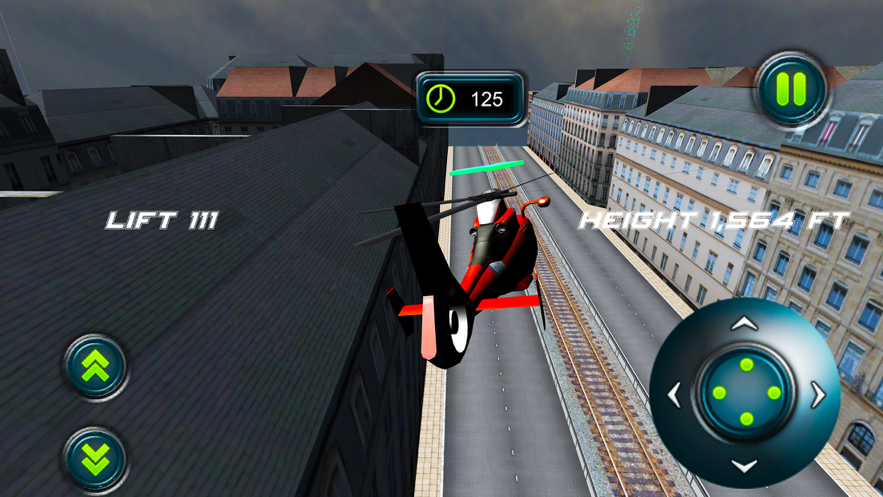Steer backward with the joystick's down arrow

point(745,465)
